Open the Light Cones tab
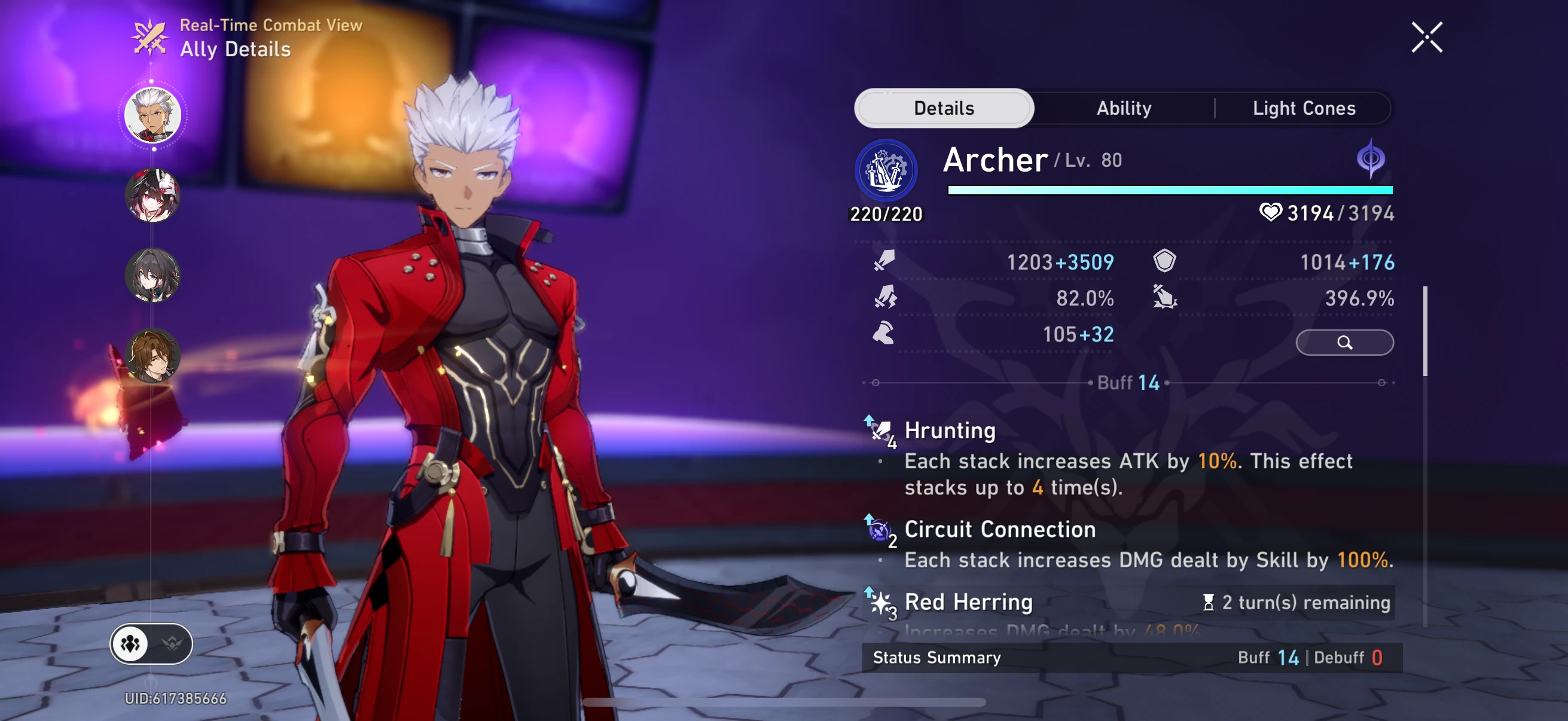The width and height of the screenshot is (1568, 721). click(1304, 108)
